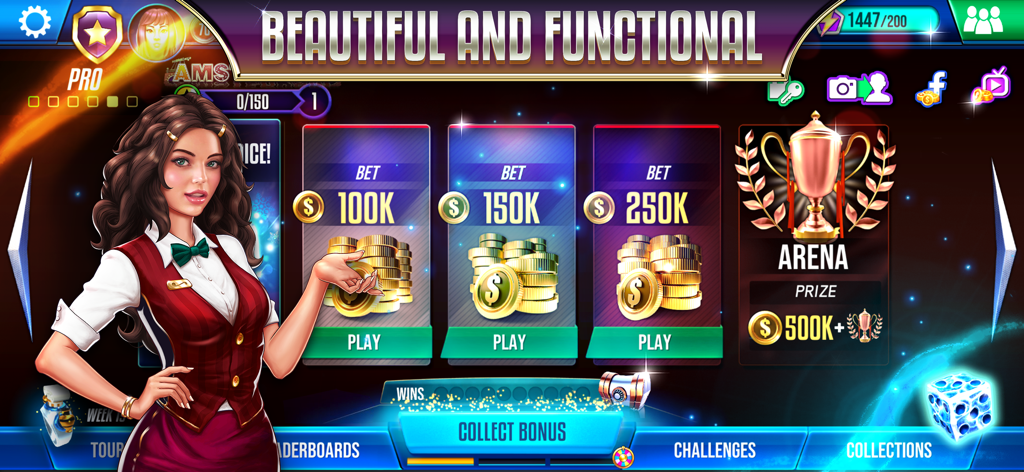Open the camera profile photo icon
The width and height of the screenshot is (1024, 472).
(858, 88)
